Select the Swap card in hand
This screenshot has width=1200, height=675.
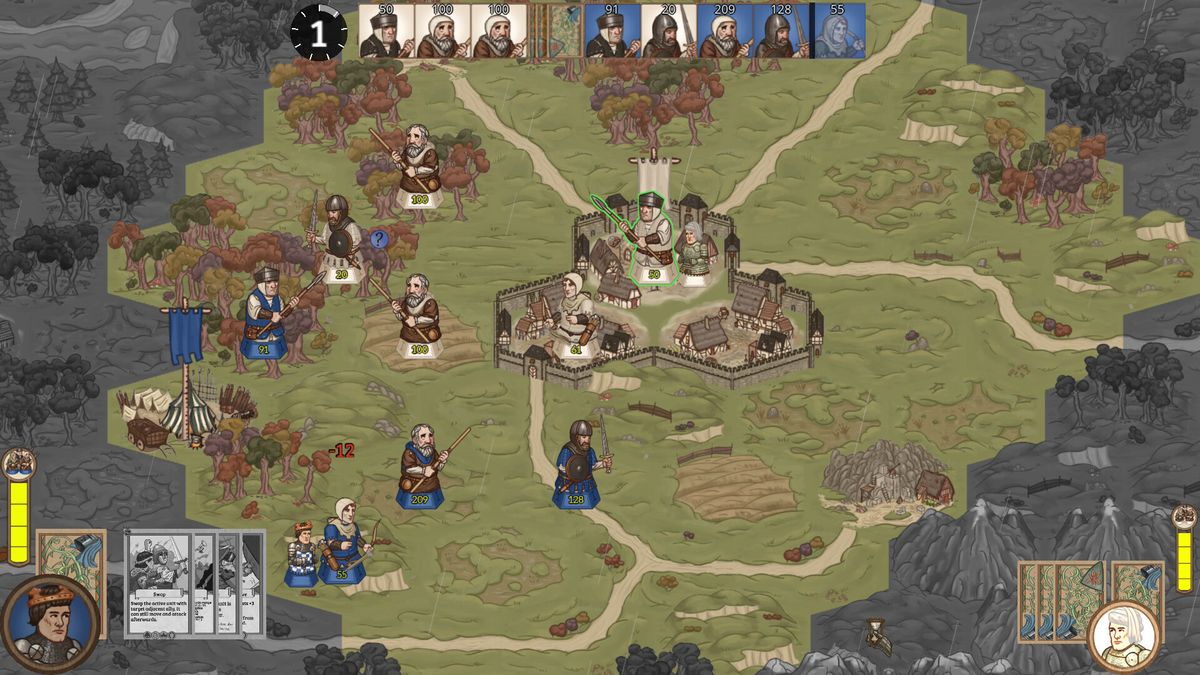pos(157,585)
